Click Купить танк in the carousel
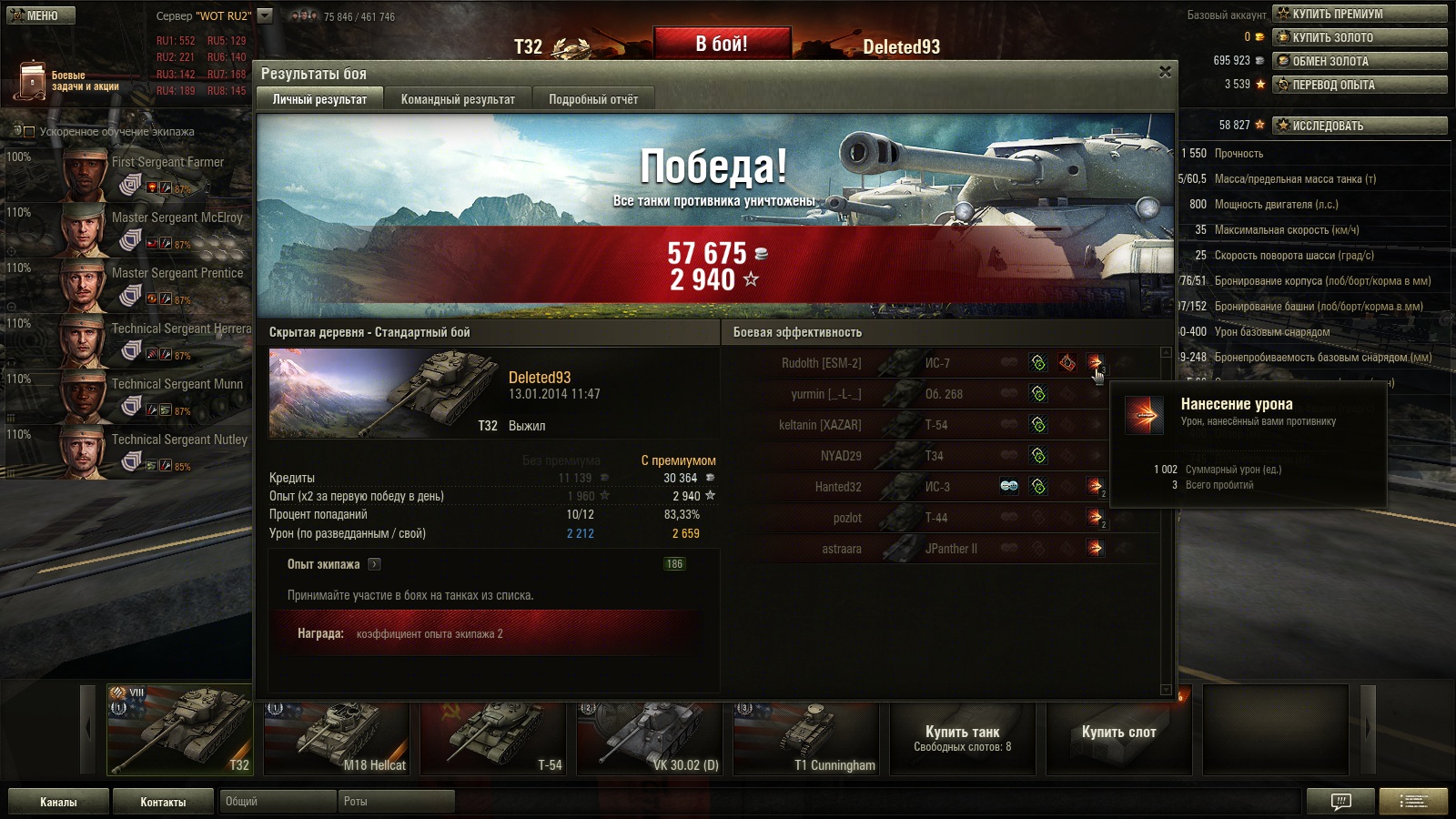Image resolution: width=1456 pixels, height=819 pixels. click(962, 737)
